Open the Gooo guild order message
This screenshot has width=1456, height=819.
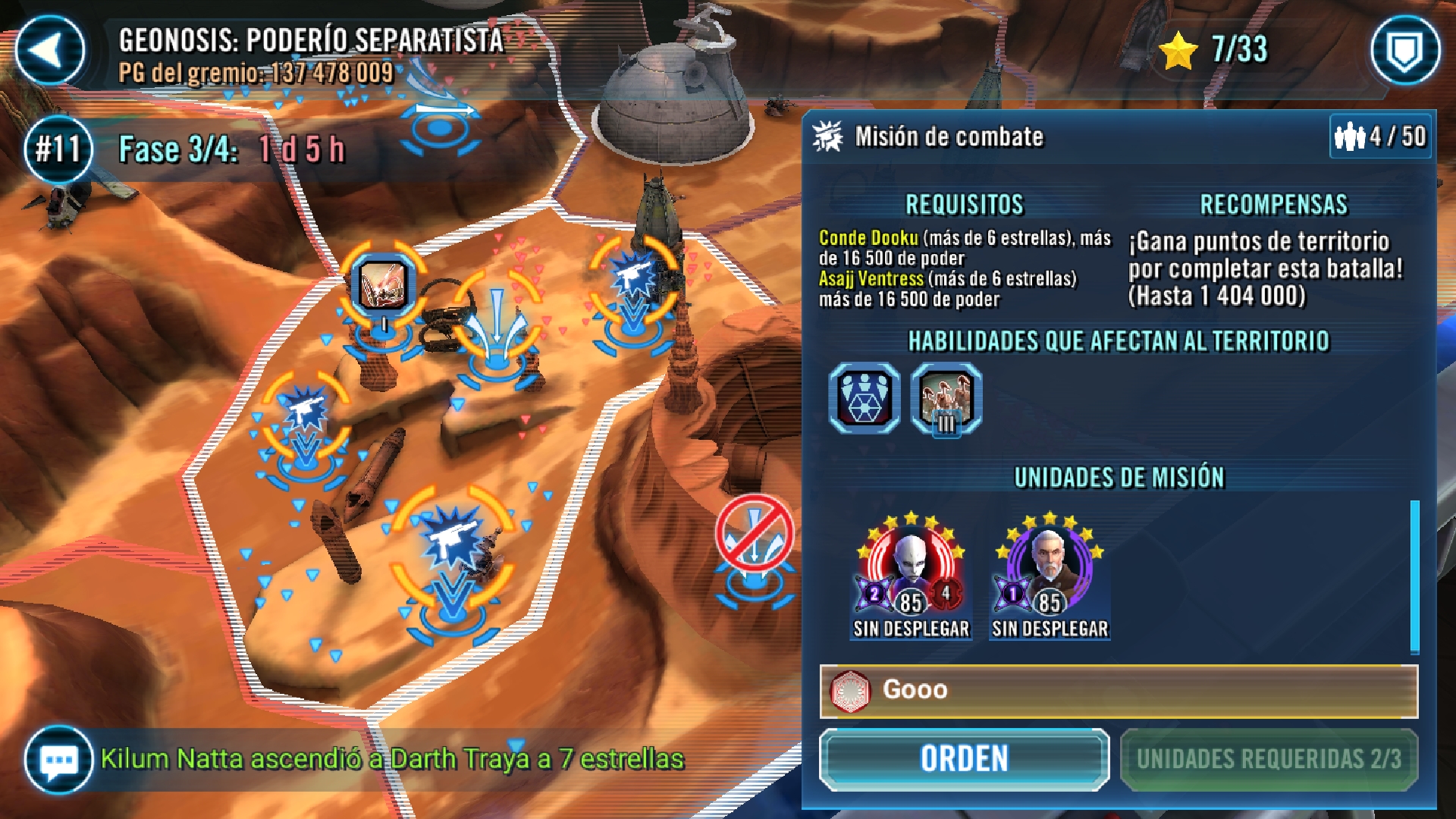1119,691
